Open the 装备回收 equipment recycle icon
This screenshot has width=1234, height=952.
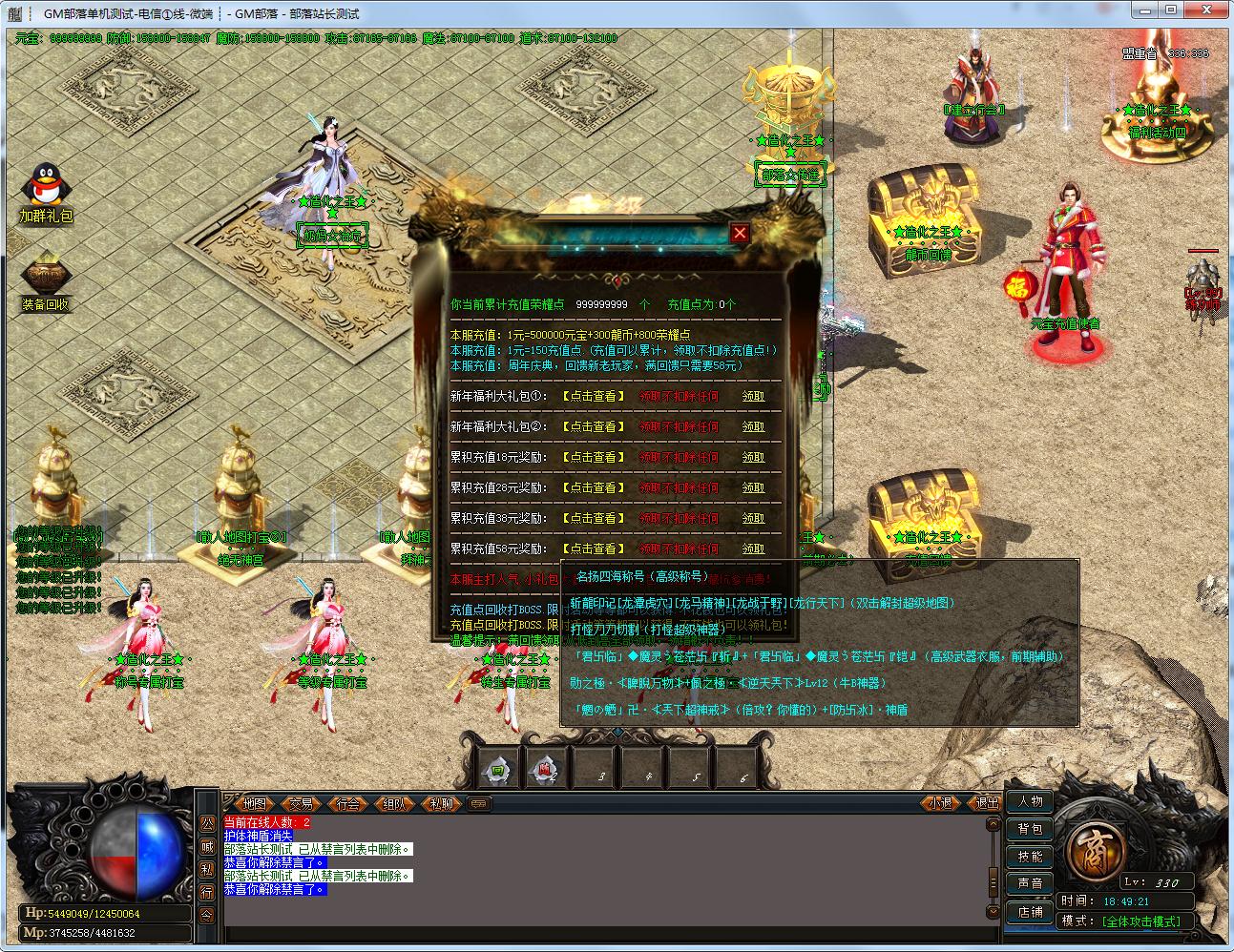point(45,279)
